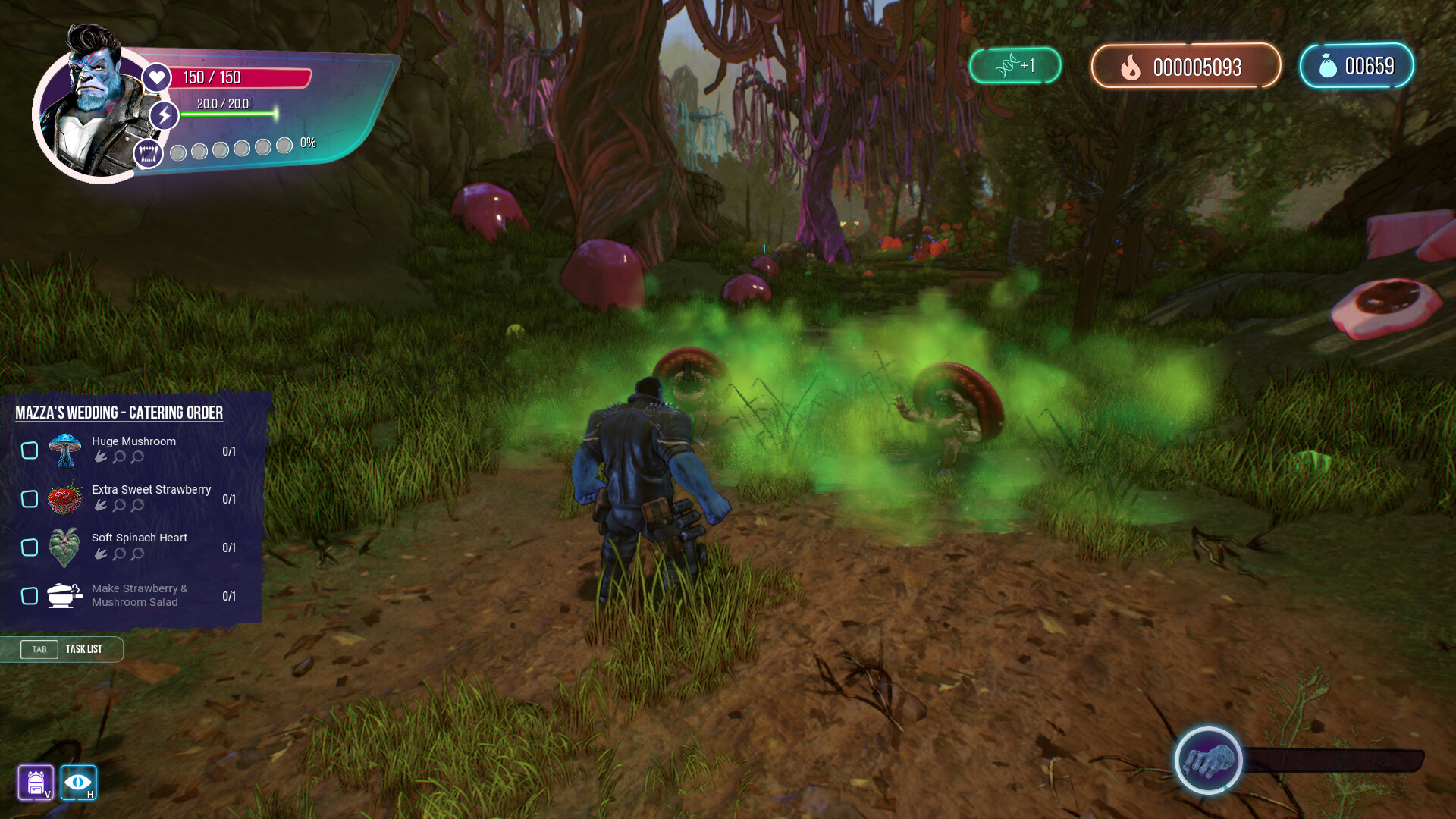1456x819 pixels.
Task: Open second magnifier under Extra Sweet Strawberry
Action: click(136, 506)
